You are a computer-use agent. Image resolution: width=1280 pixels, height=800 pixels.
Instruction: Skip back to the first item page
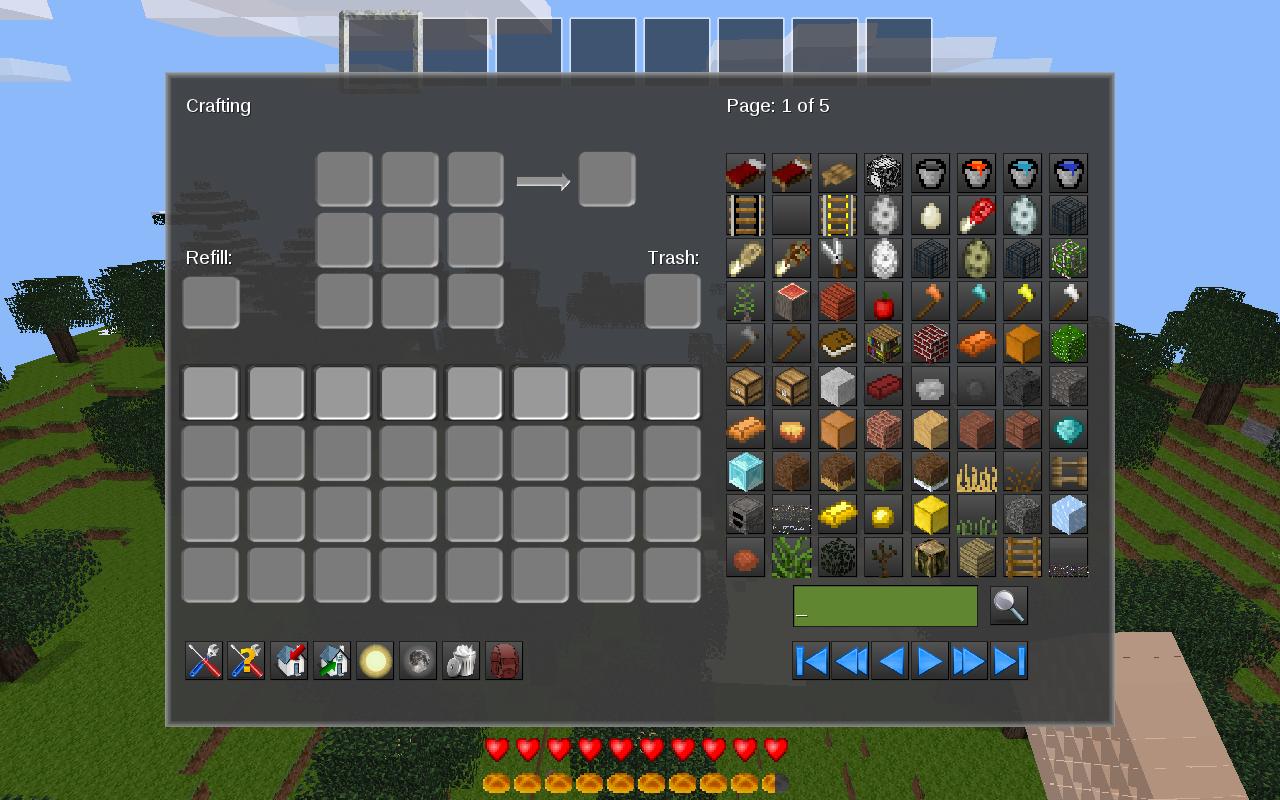pos(810,661)
